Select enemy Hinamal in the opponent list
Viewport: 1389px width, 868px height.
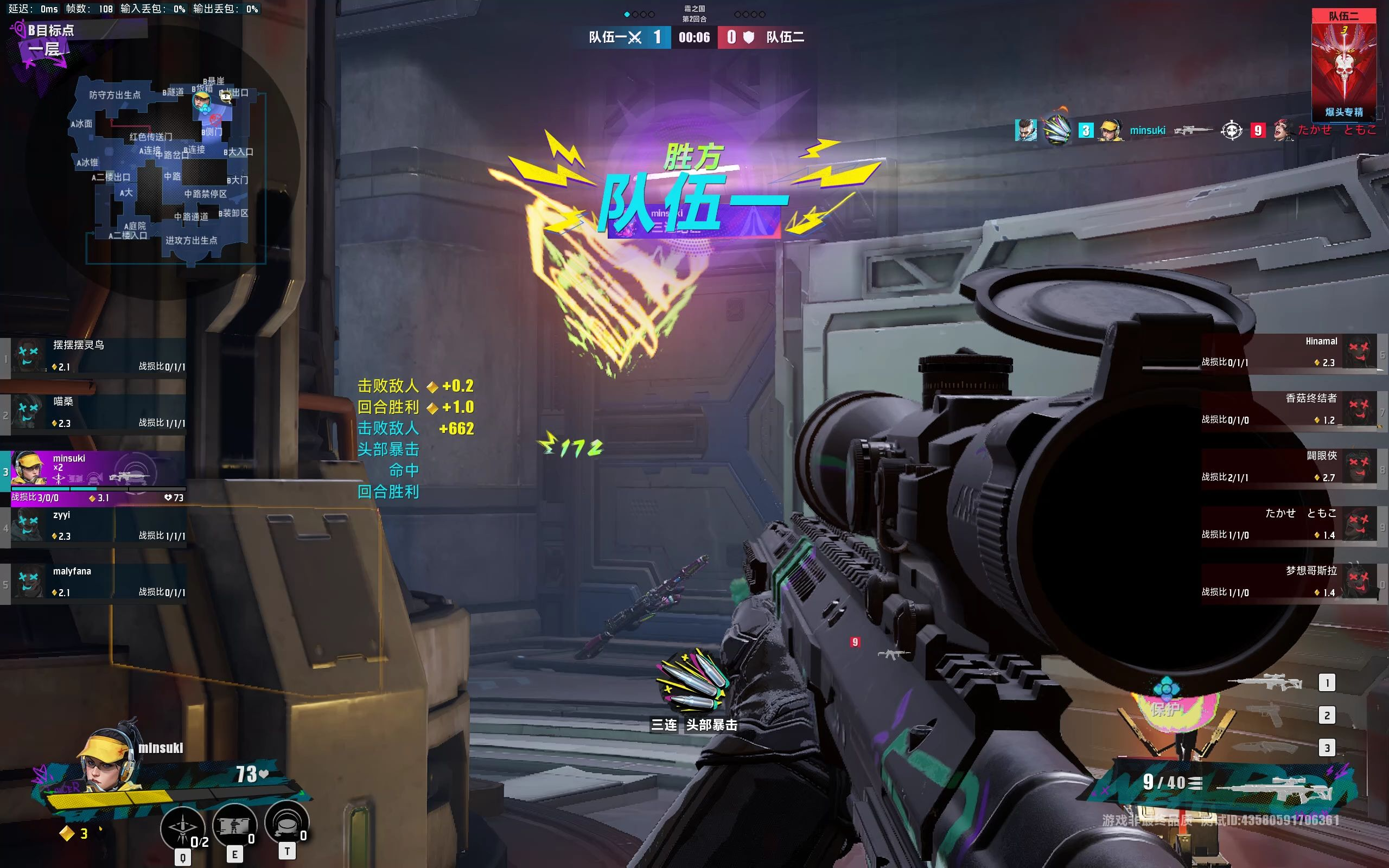click(1289, 352)
